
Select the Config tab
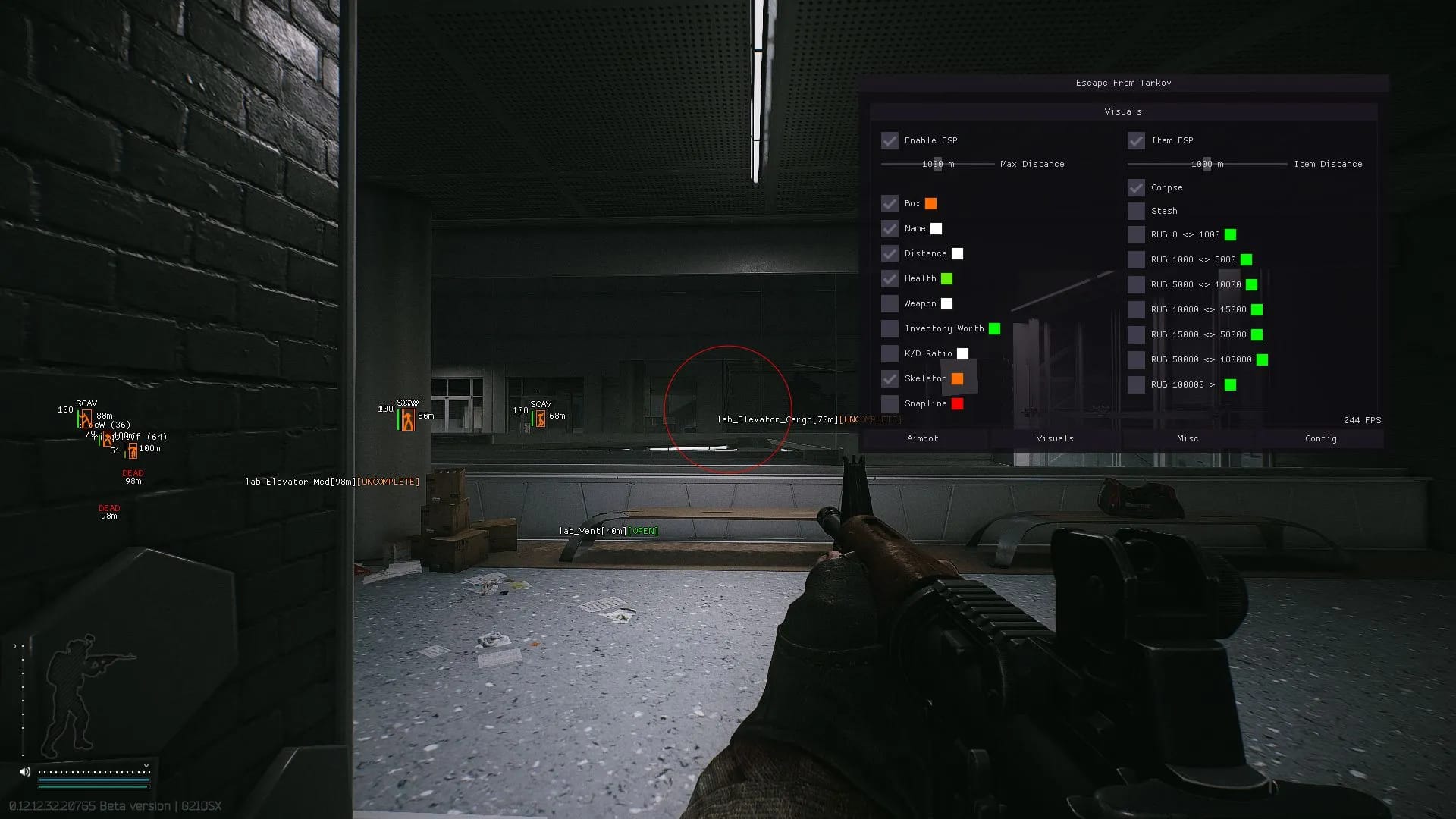coord(1320,438)
